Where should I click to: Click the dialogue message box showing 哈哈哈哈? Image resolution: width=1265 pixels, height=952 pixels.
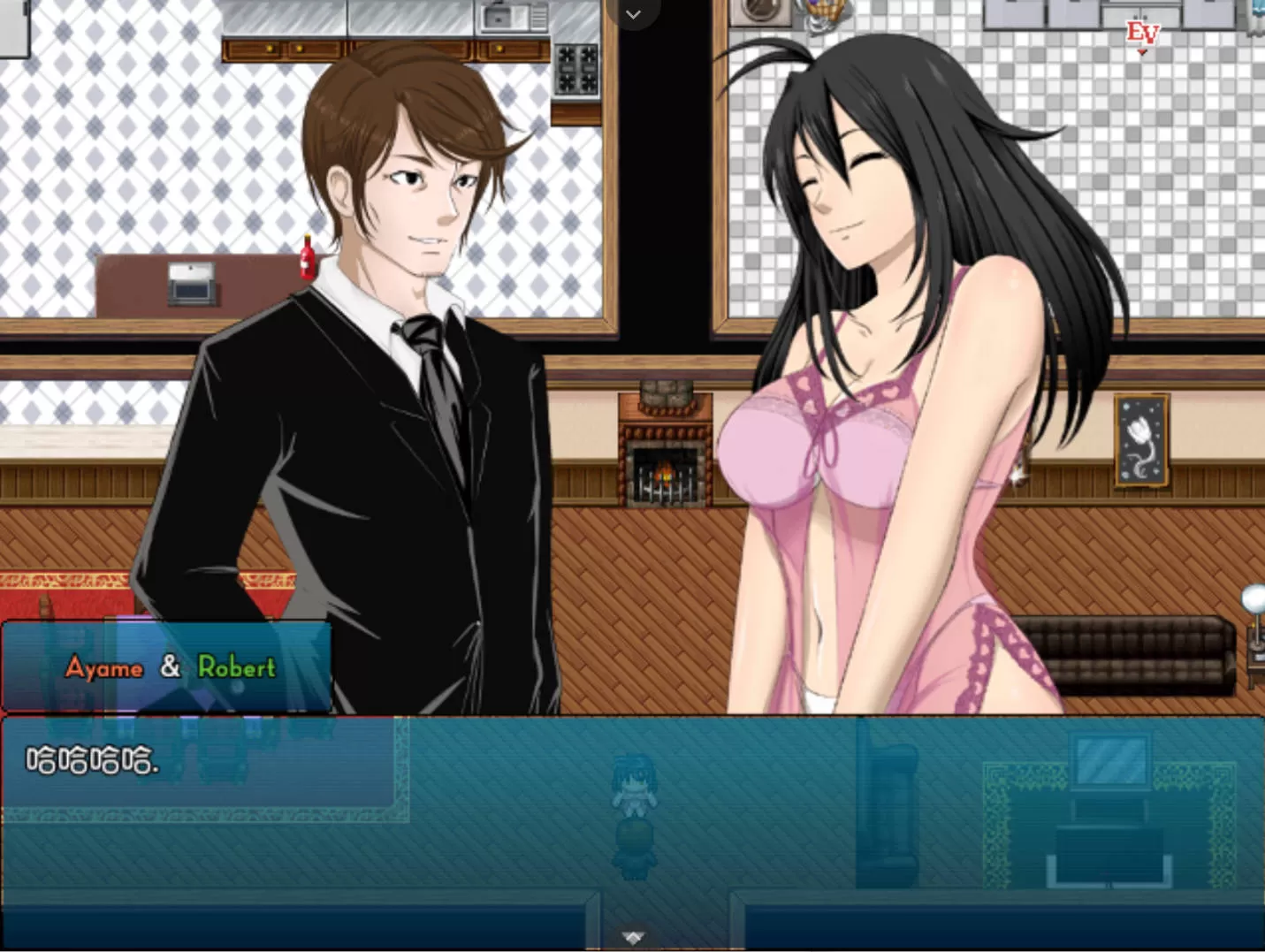click(632, 809)
